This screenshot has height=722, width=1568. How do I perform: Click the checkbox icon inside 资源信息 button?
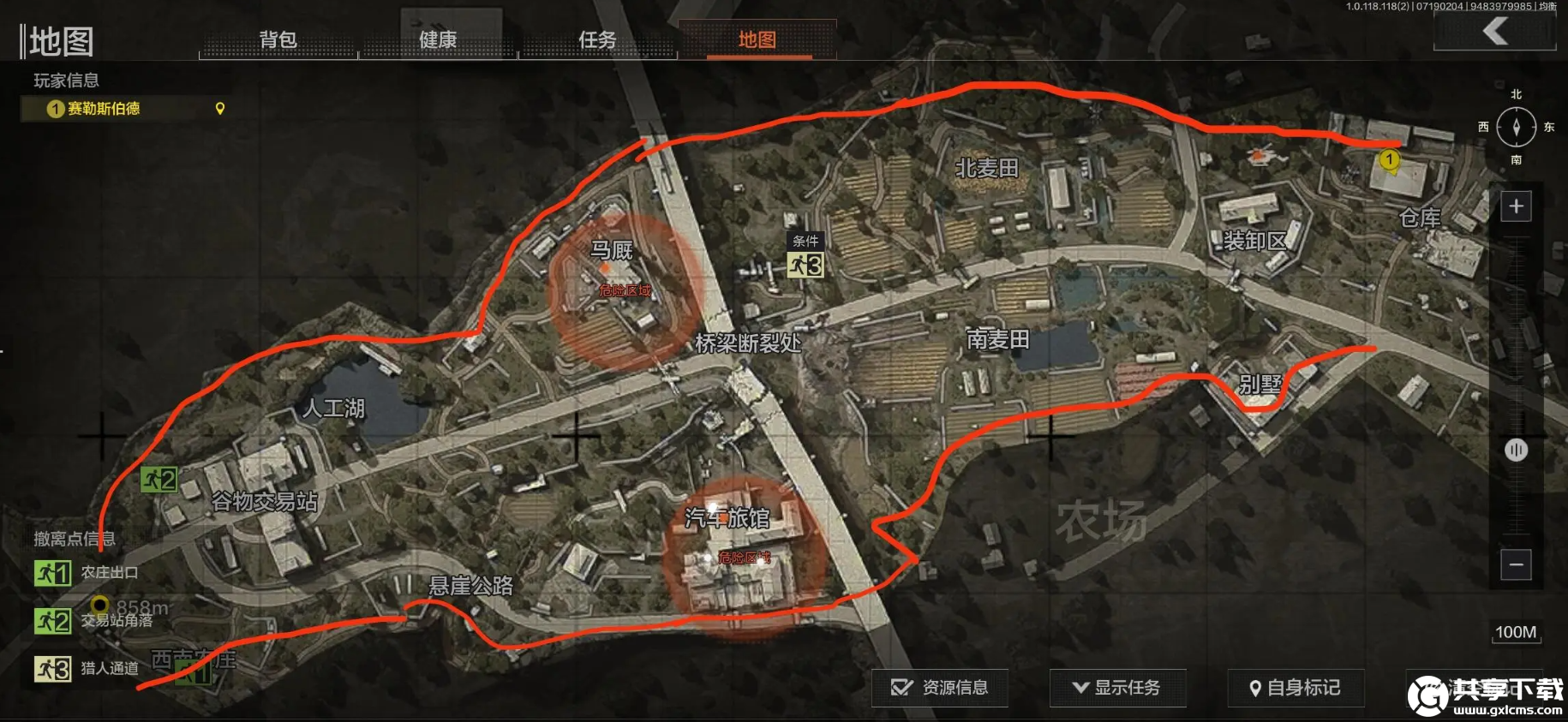point(901,687)
